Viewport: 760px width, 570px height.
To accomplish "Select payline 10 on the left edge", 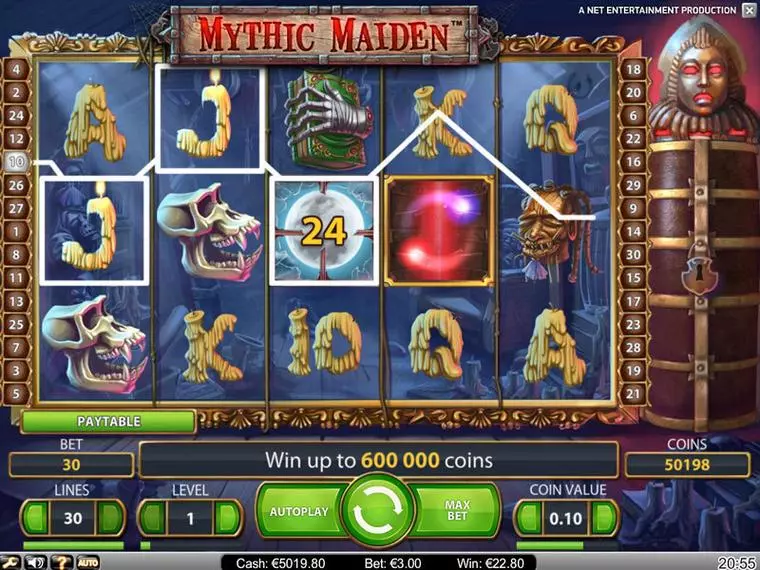I will point(16,161).
